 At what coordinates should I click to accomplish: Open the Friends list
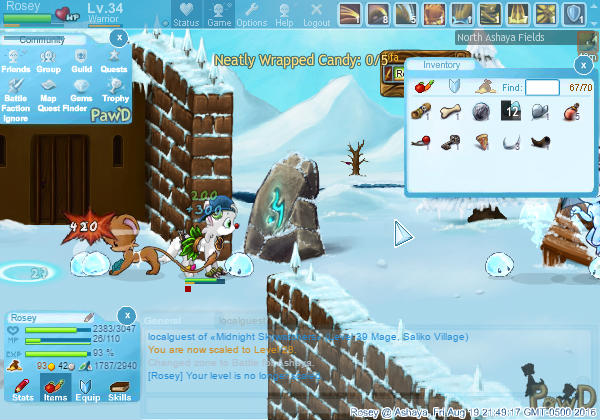pos(16,61)
